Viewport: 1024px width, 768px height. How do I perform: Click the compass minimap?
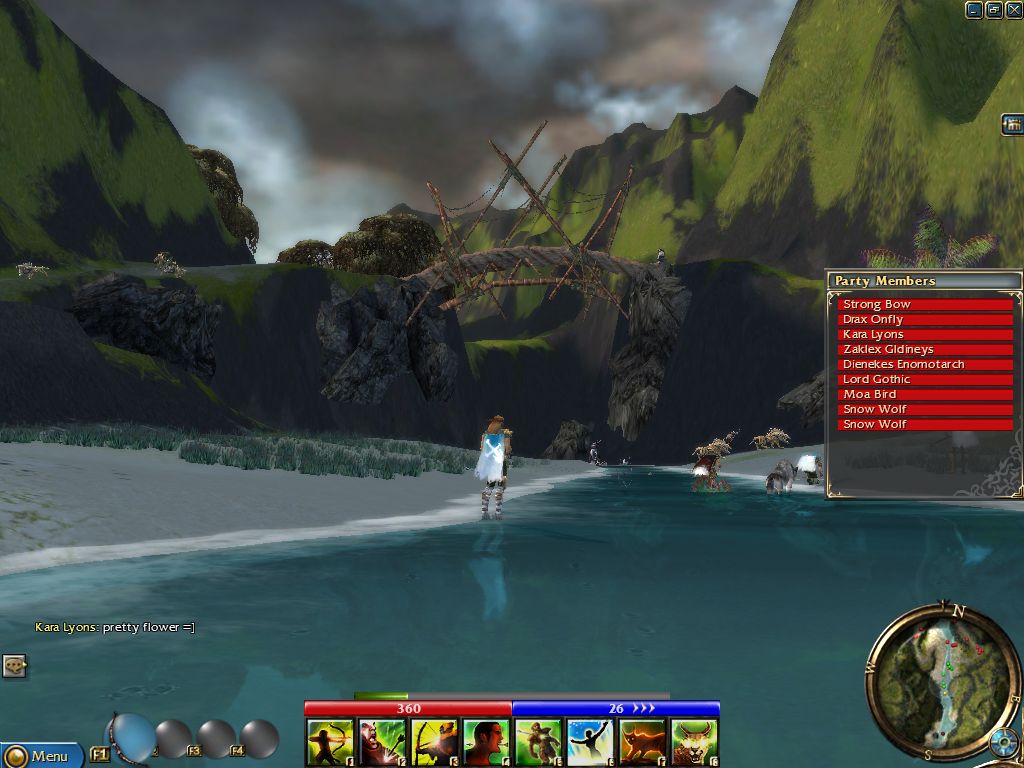click(x=940, y=680)
